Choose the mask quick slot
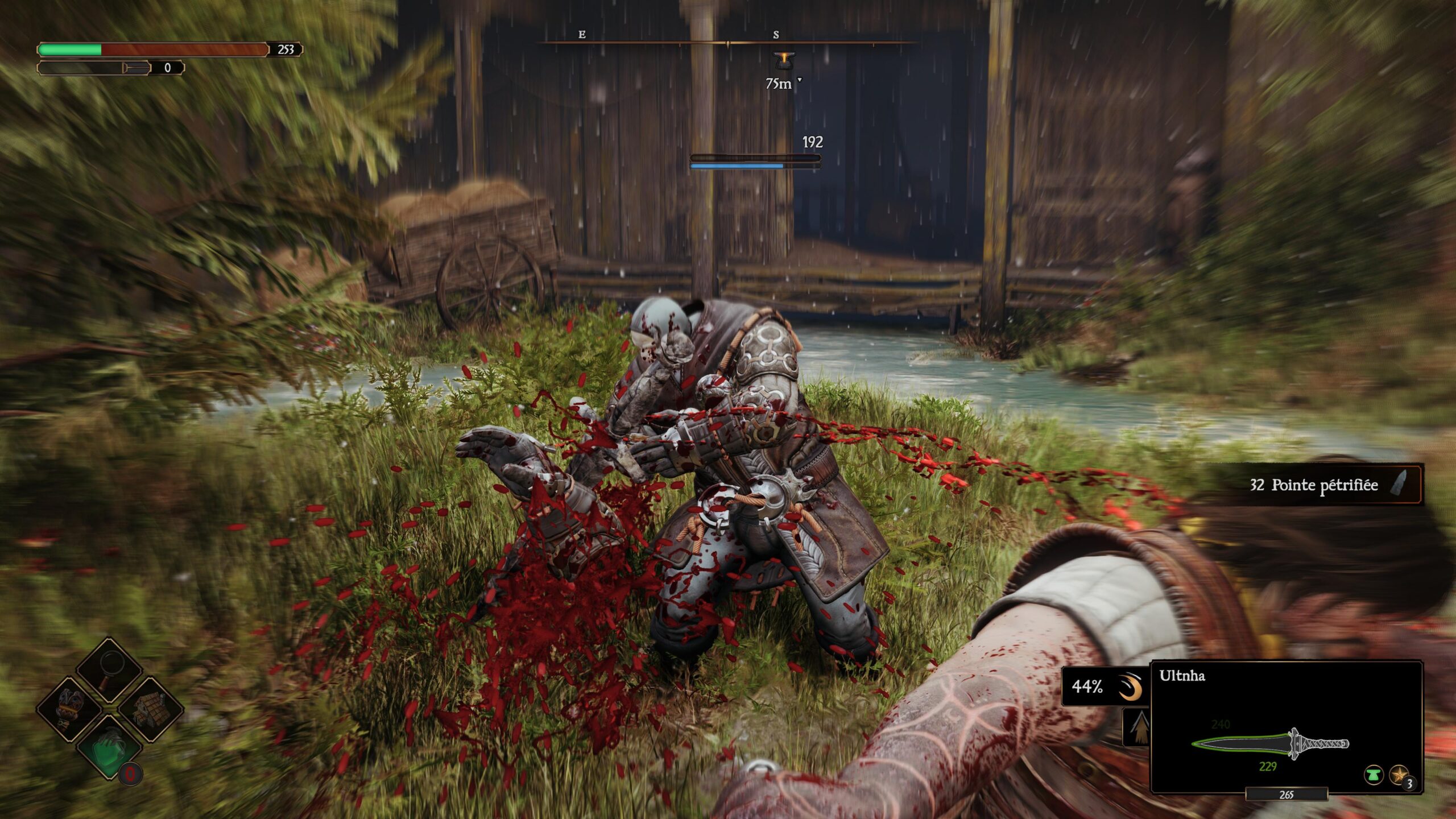Viewport: 1456px width, 819px height. pos(71,710)
